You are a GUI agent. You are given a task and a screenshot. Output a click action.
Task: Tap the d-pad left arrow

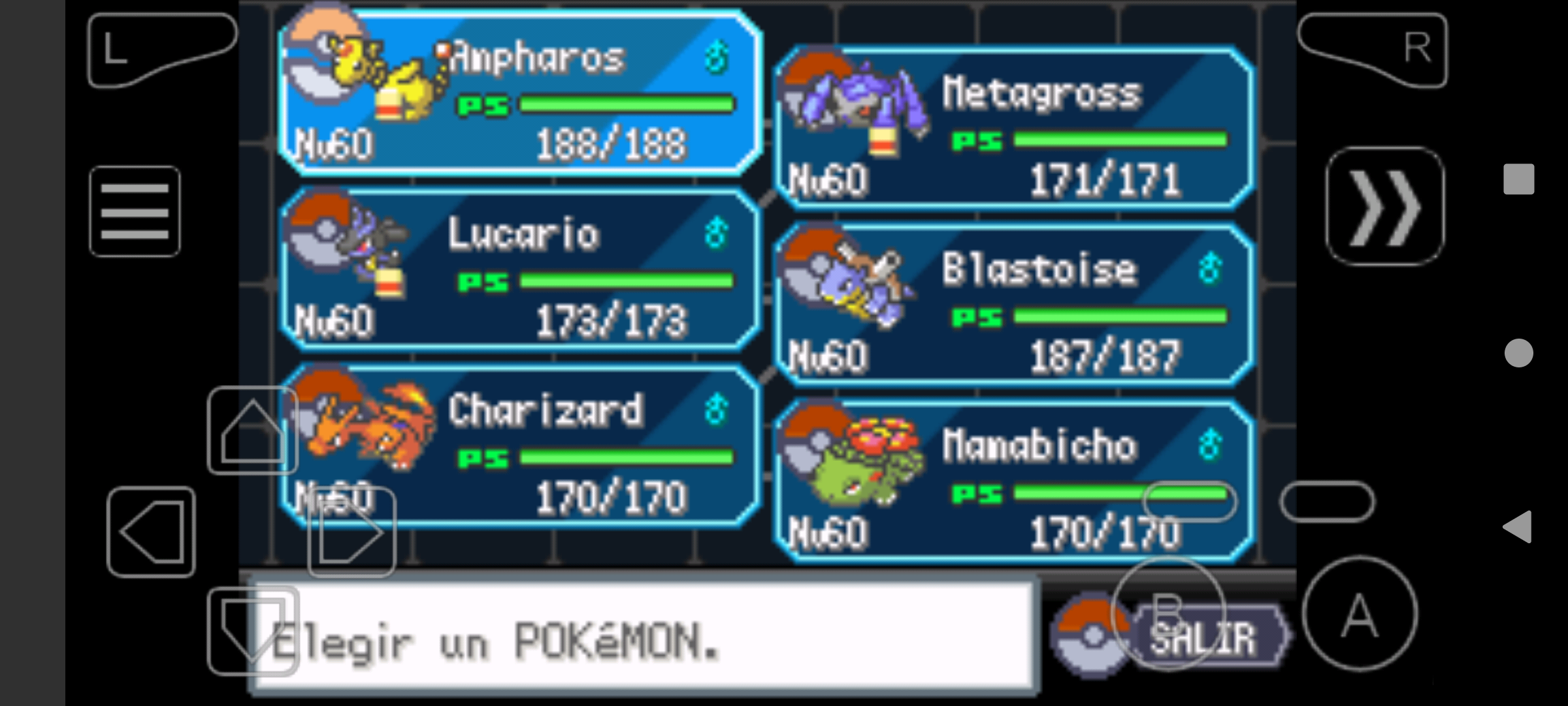152,532
